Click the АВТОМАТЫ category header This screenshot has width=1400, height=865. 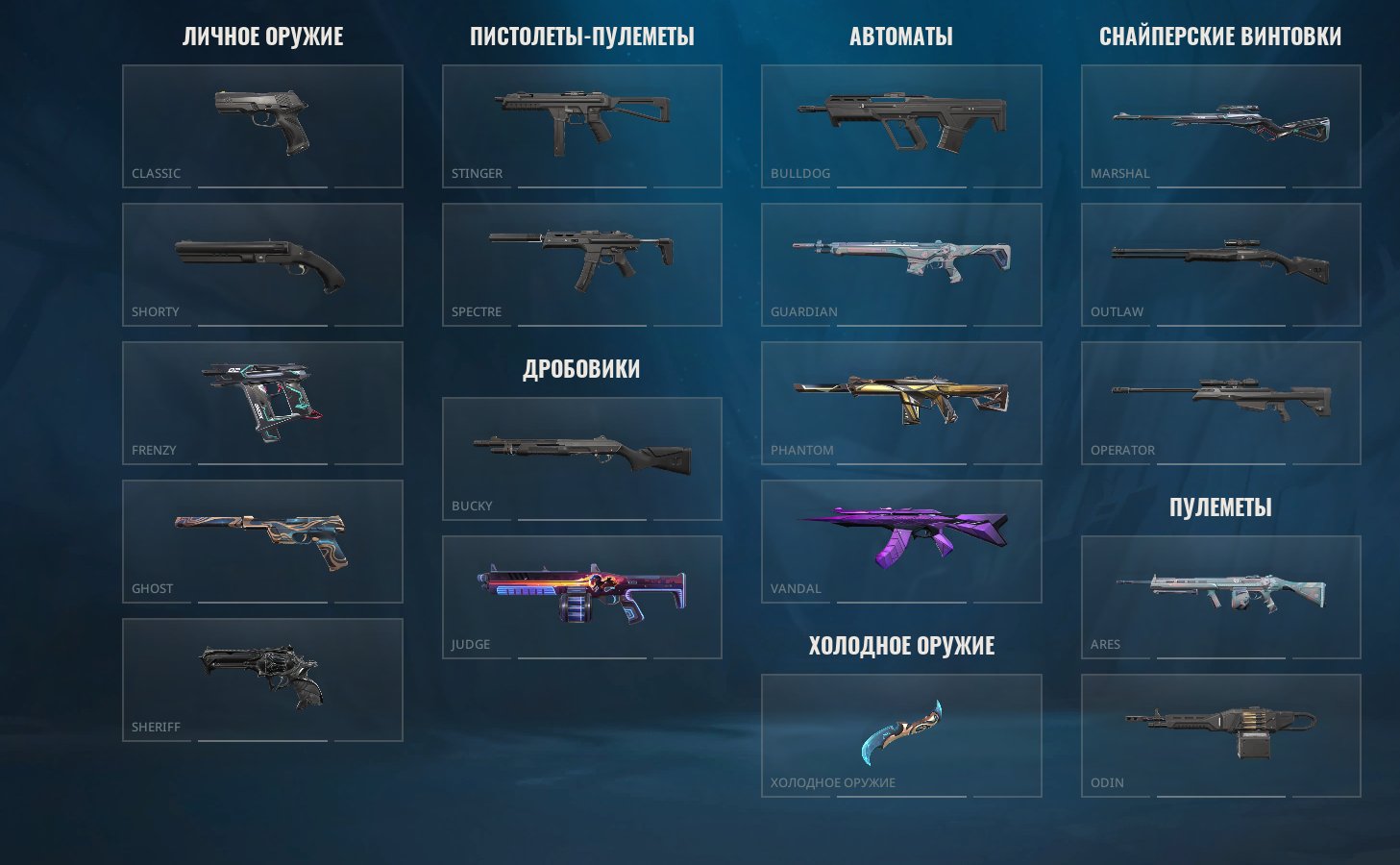(x=901, y=37)
